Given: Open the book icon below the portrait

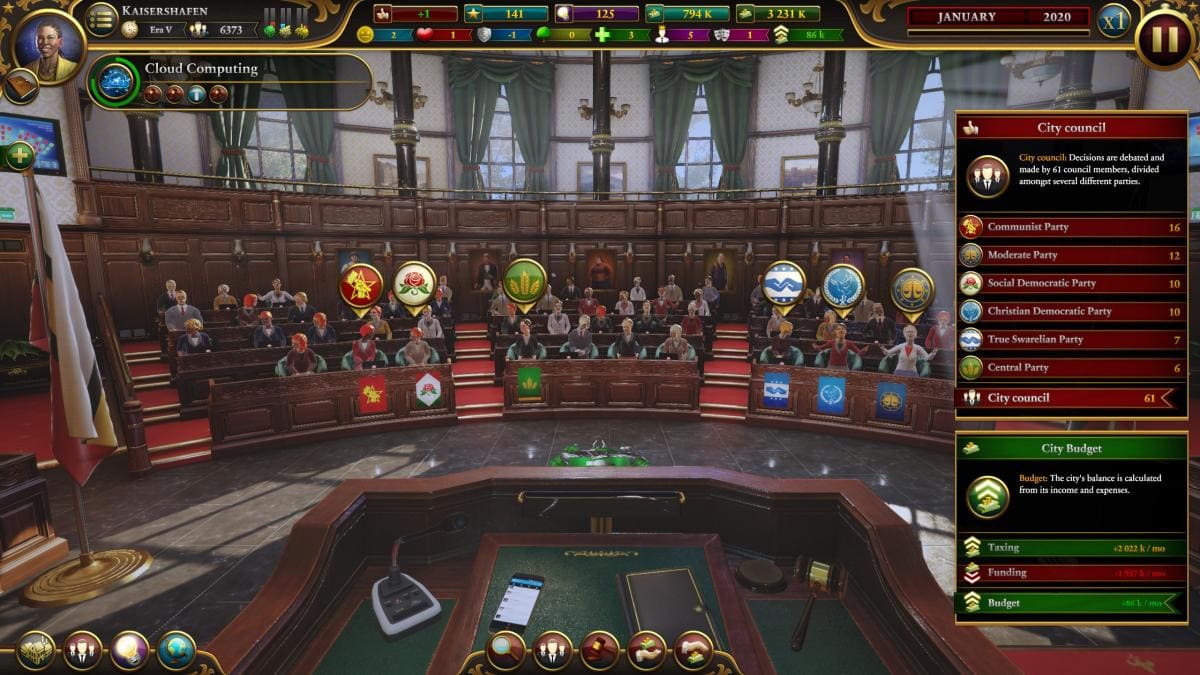Looking at the screenshot, I should (20, 87).
